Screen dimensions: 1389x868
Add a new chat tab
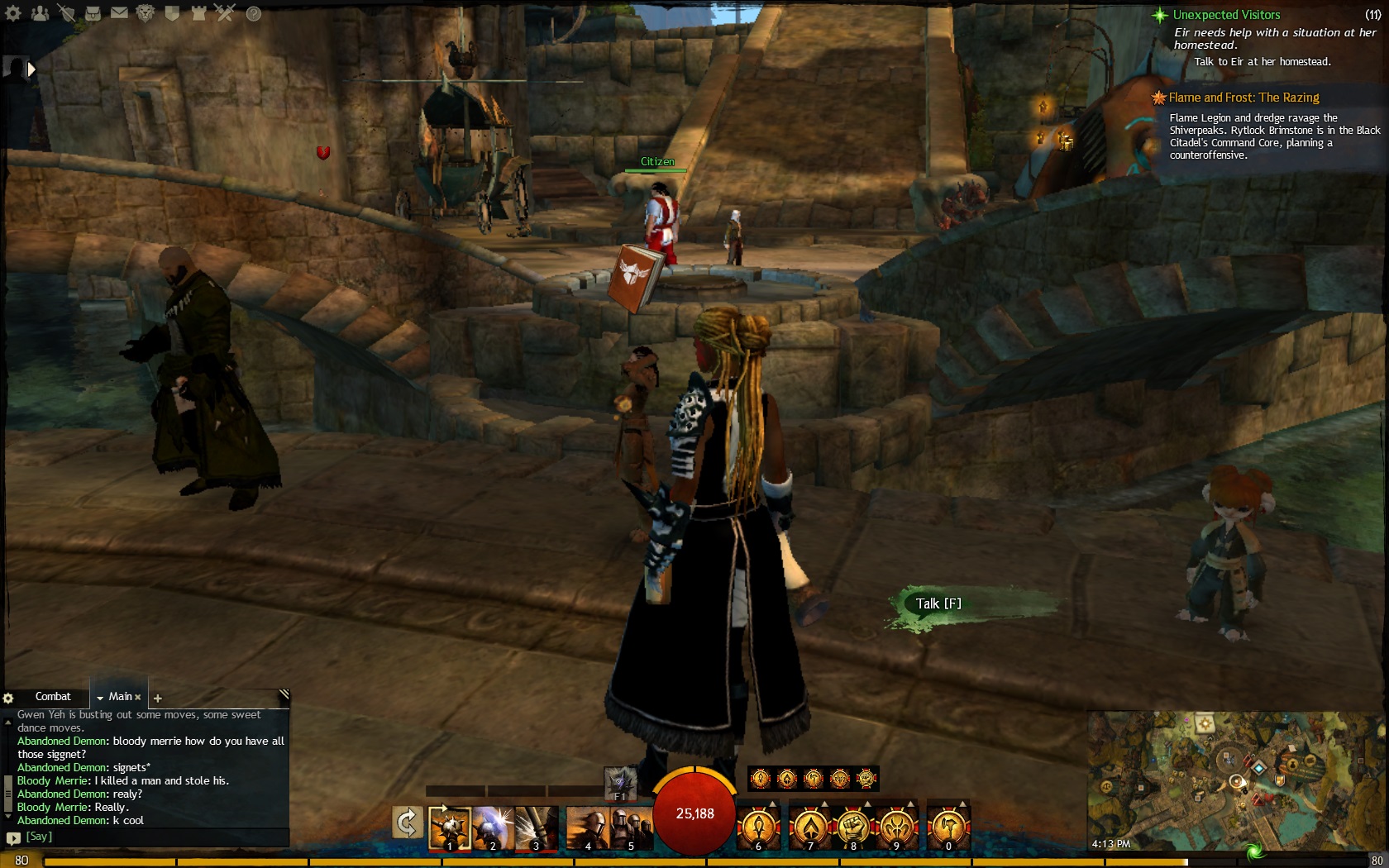pyautogui.click(x=158, y=699)
